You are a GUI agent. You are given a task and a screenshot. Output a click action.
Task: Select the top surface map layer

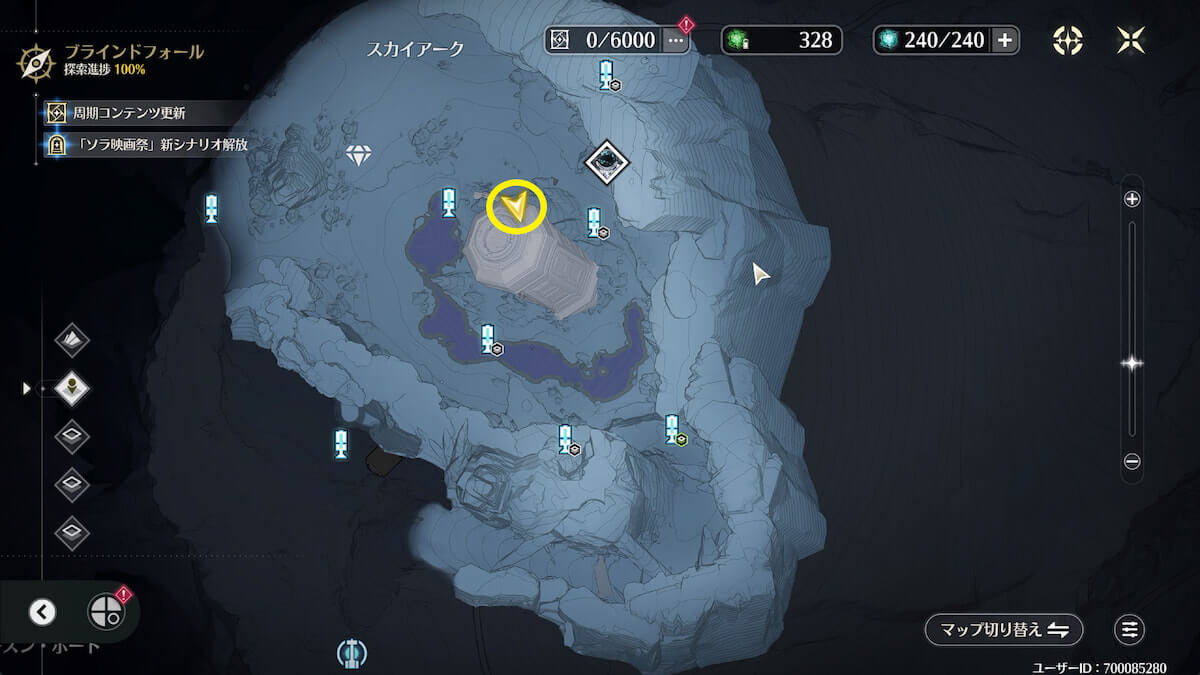point(72,340)
